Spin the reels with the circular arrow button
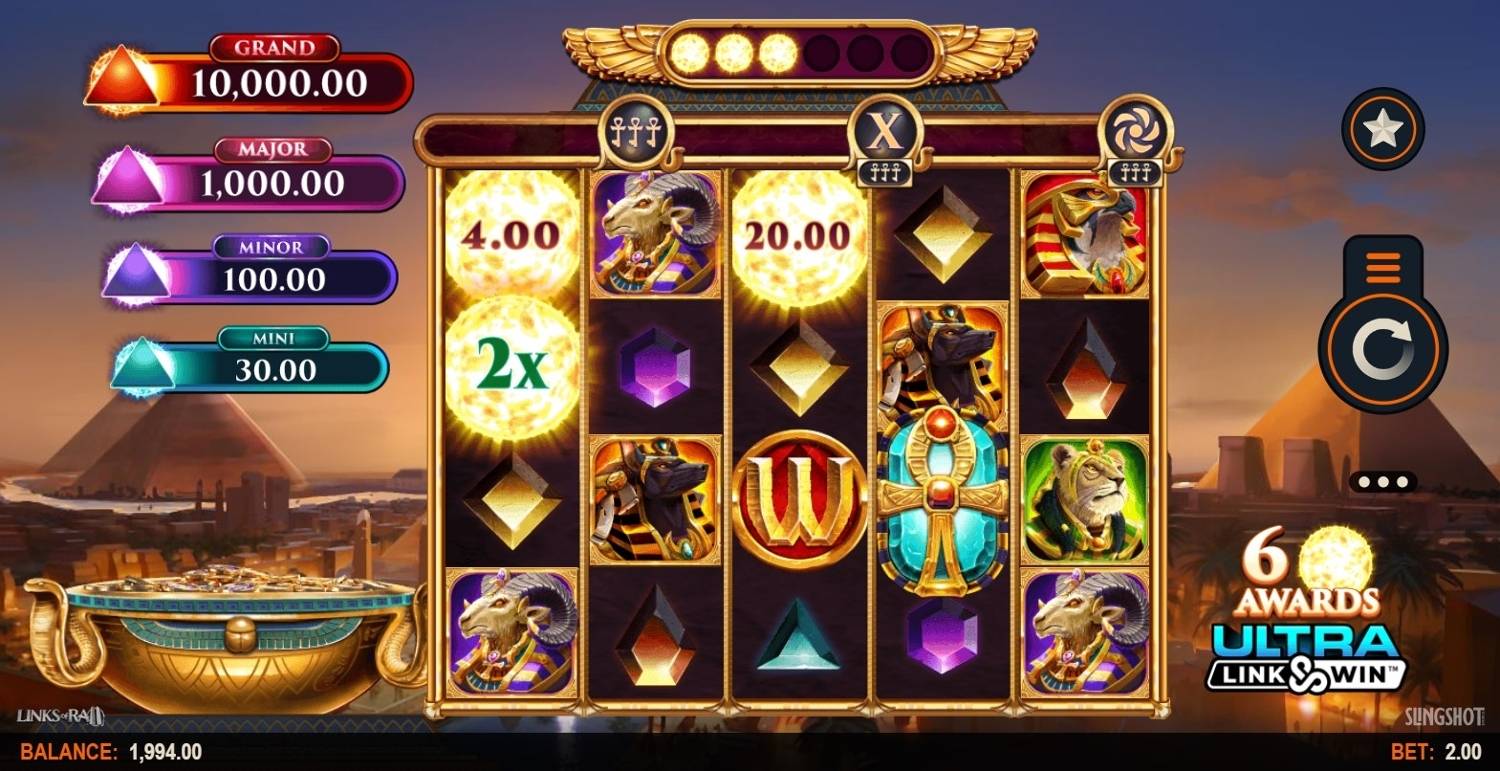Image resolution: width=1500 pixels, height=771 pixels. coord(1382,349)
